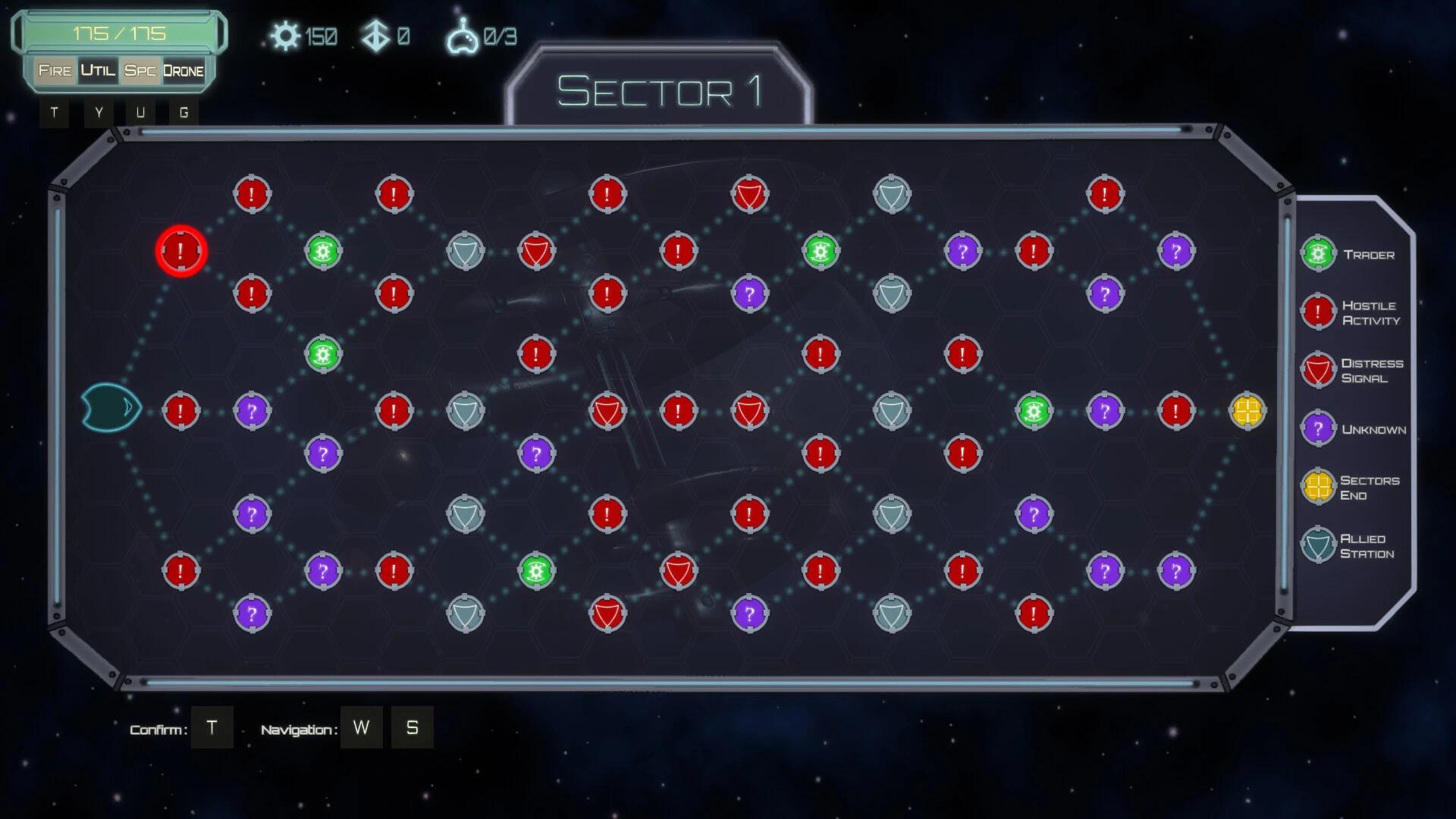Select the green Trader node on the map
Viewport: 1456px width, 819px height.
322,250
